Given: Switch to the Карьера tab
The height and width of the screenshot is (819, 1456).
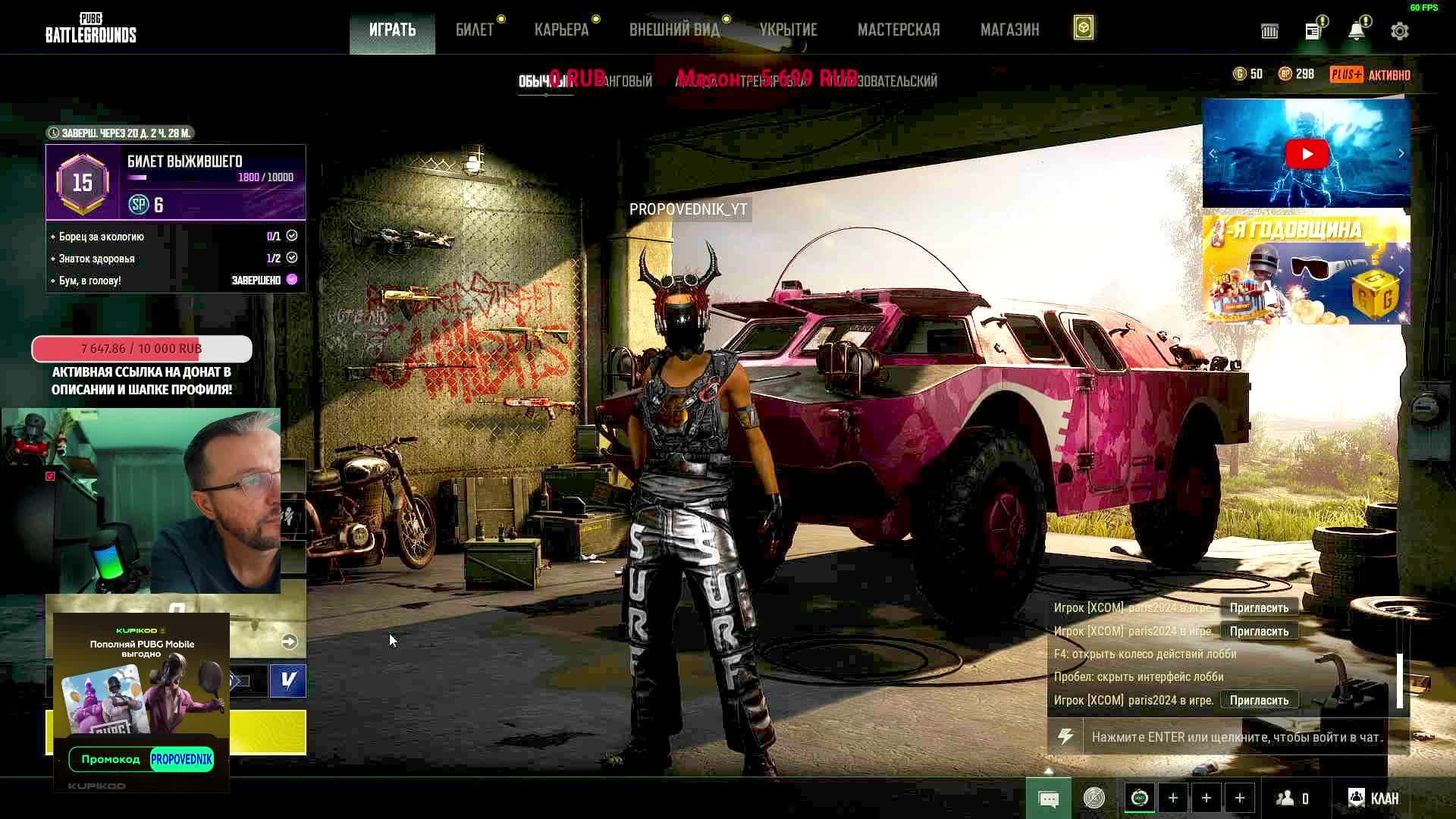Looking at the screenshot, I should point(561,30).
